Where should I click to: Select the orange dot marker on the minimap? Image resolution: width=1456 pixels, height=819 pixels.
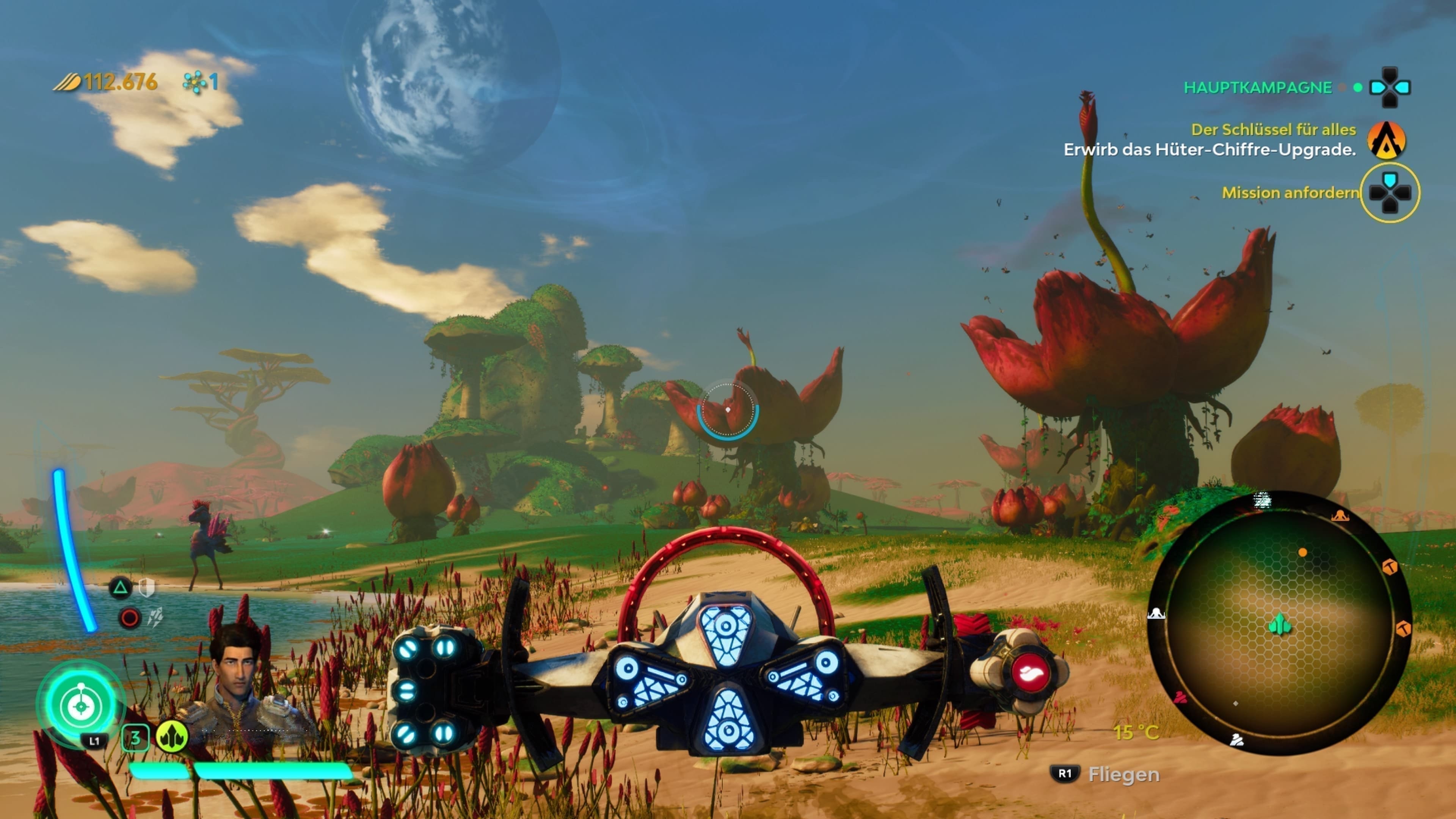coord(1302,552)
